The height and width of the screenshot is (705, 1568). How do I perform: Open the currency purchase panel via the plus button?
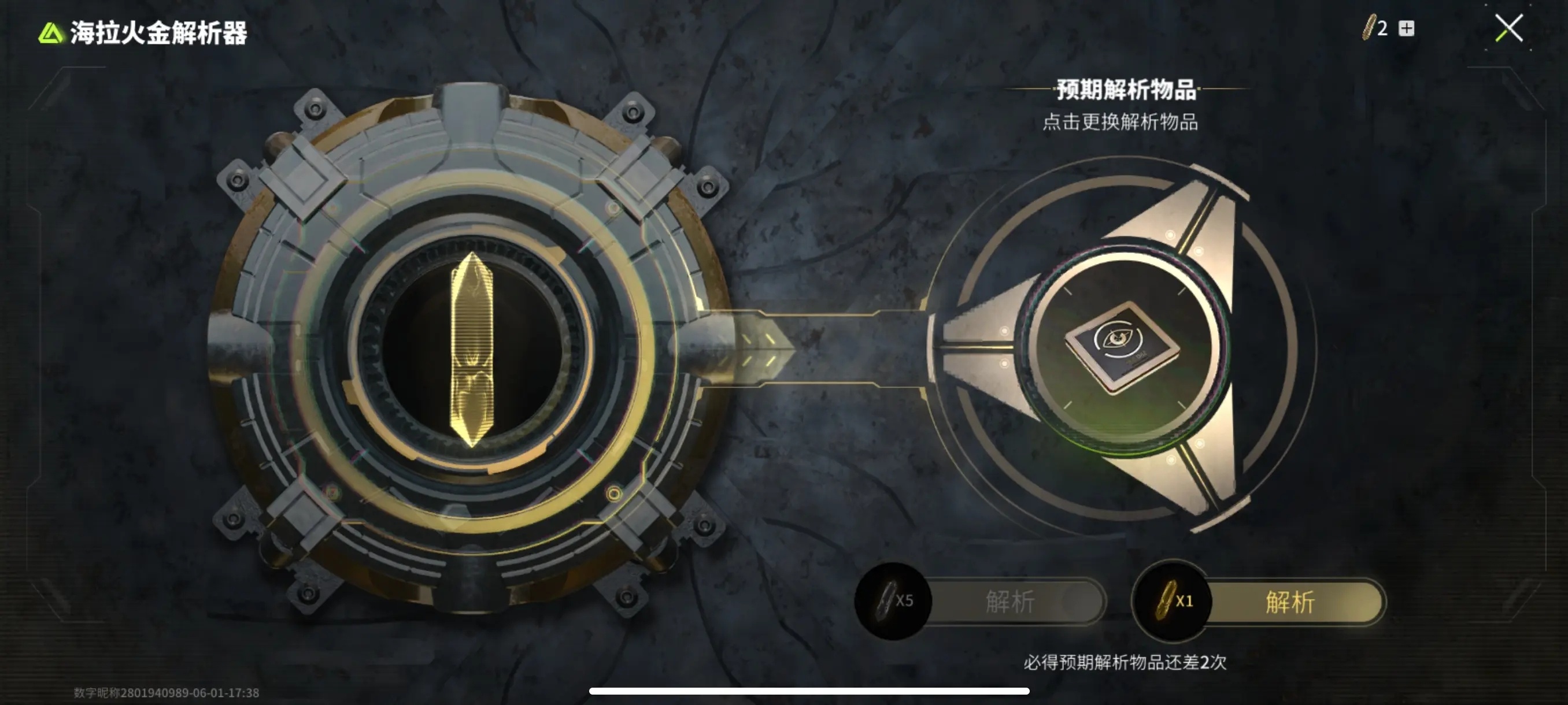(x=1407, y=27)
